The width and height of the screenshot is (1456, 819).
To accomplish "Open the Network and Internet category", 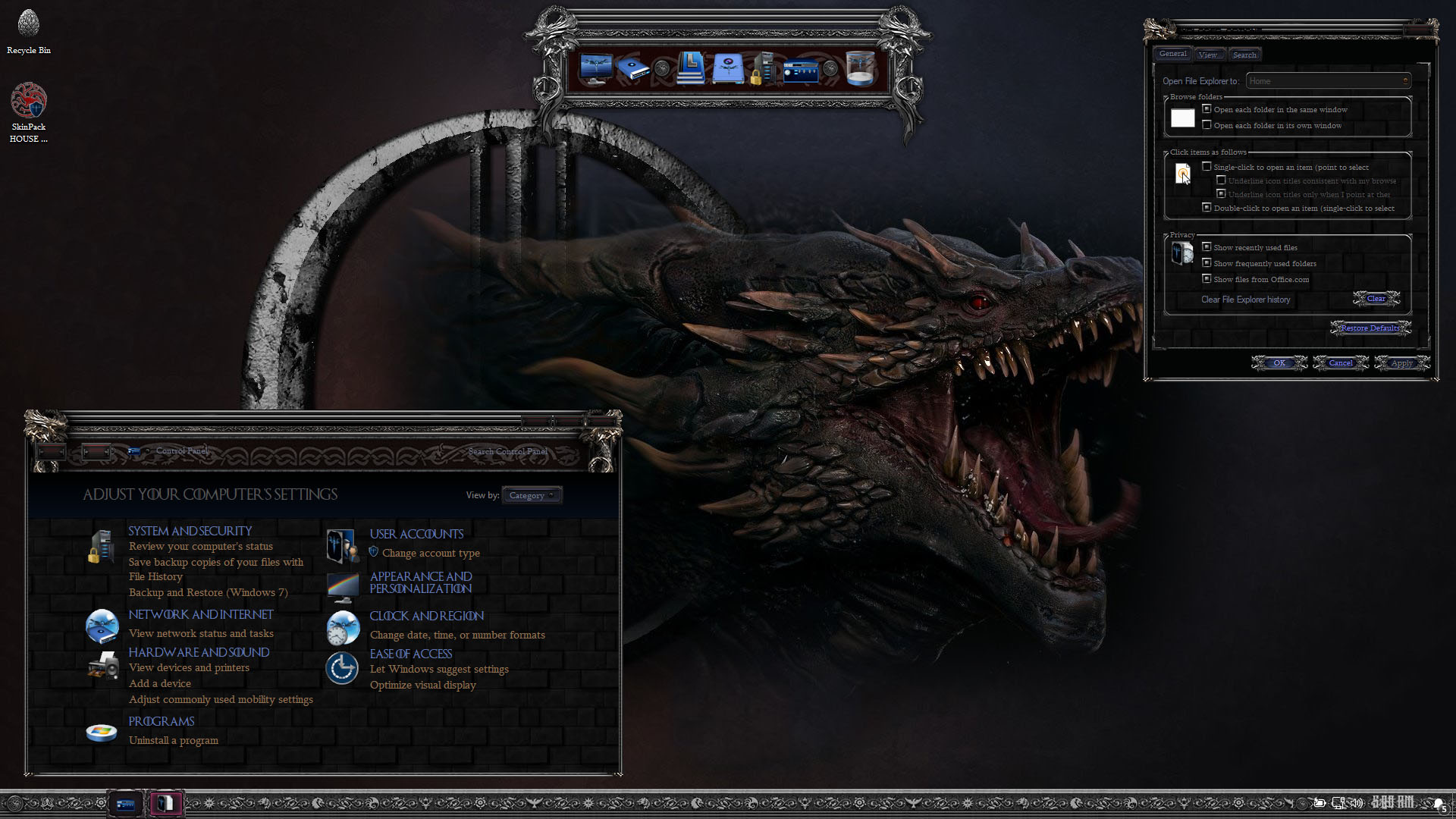I will [x=200, y=614].
